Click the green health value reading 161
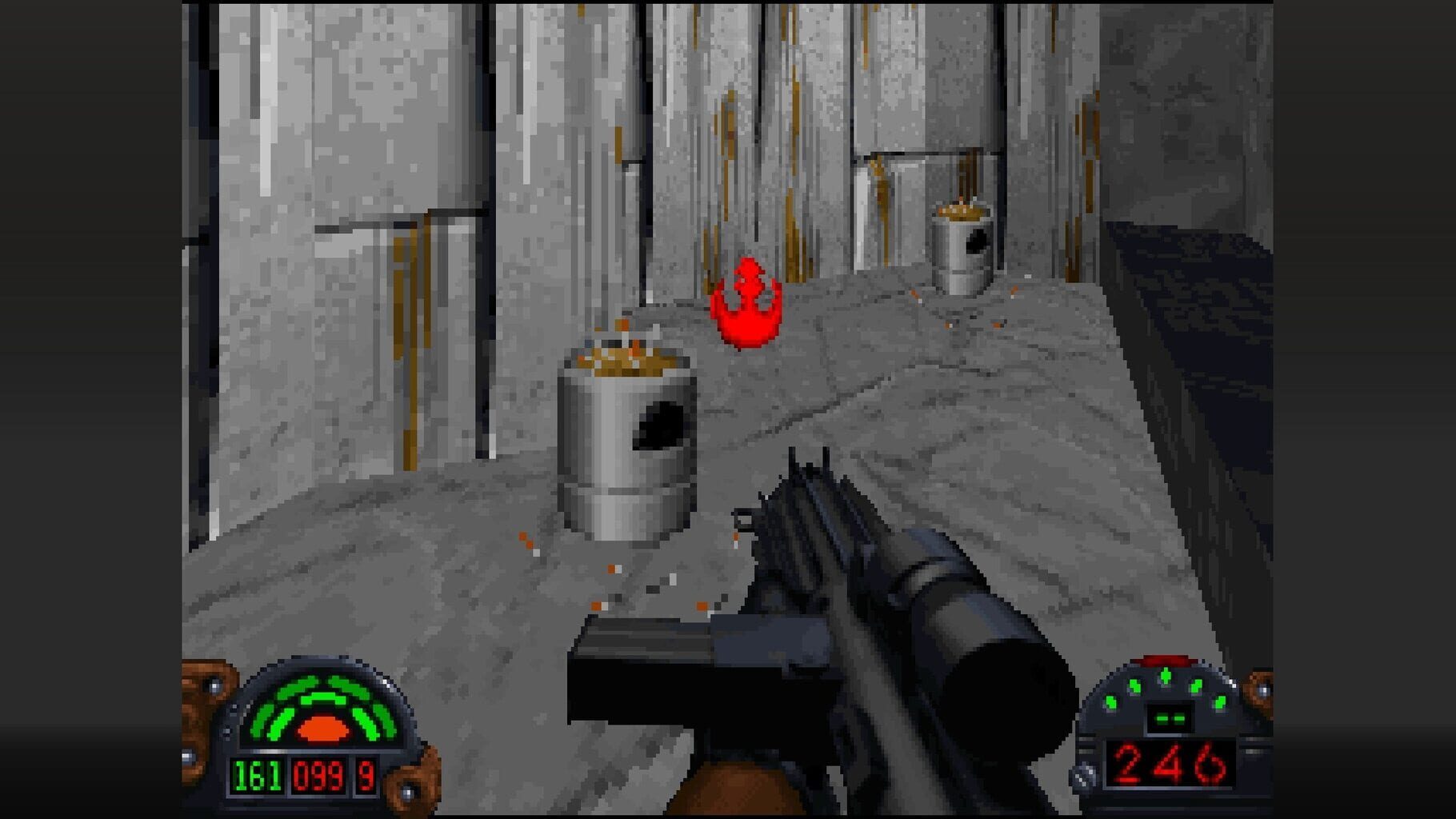The image size is (1456, 819). (257, 777)
